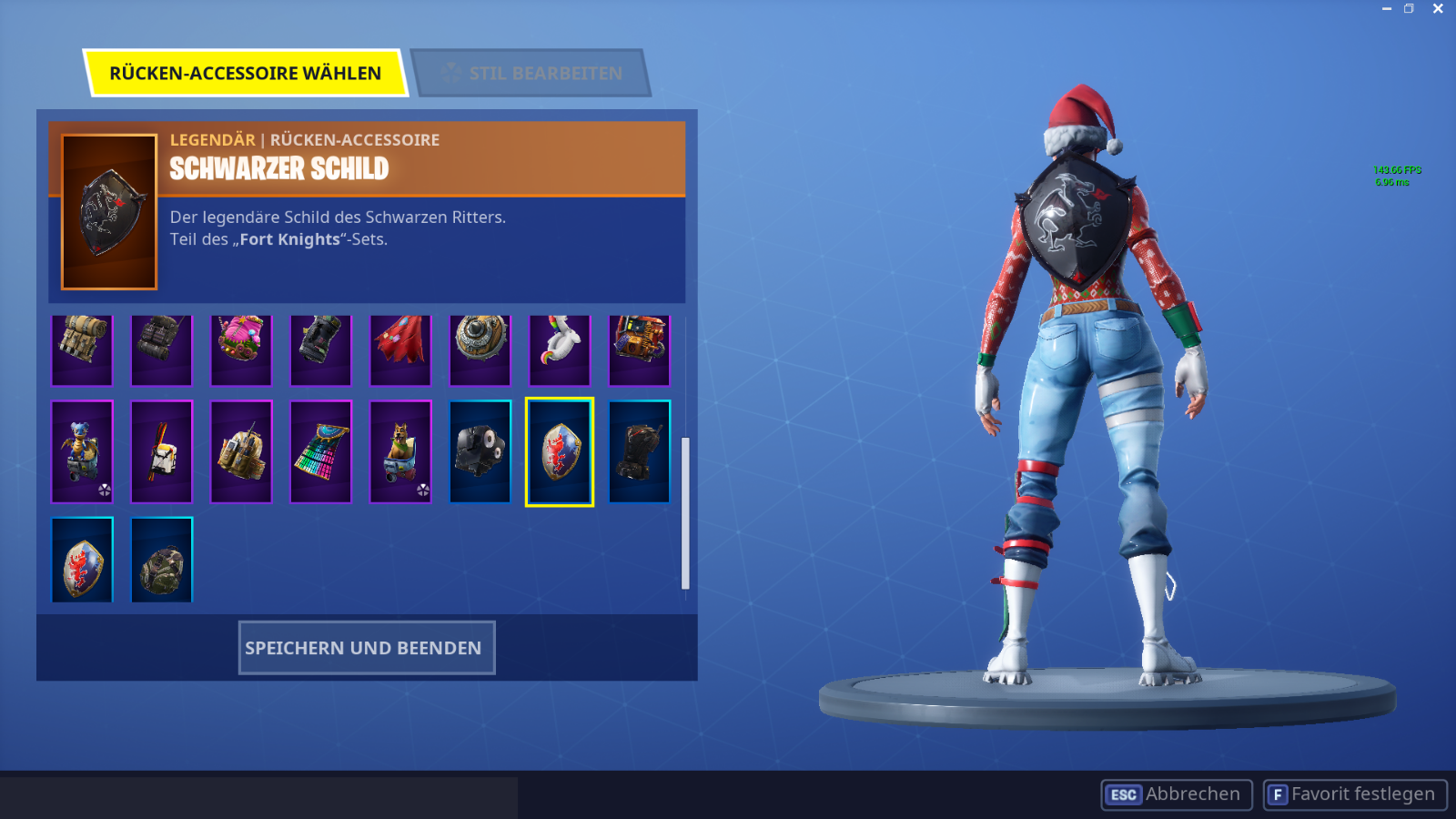Screen dimensions: 1456x819
Task: Select the camouflage backpack back bling
Action: pyautogui.click(x=161, y=561)
